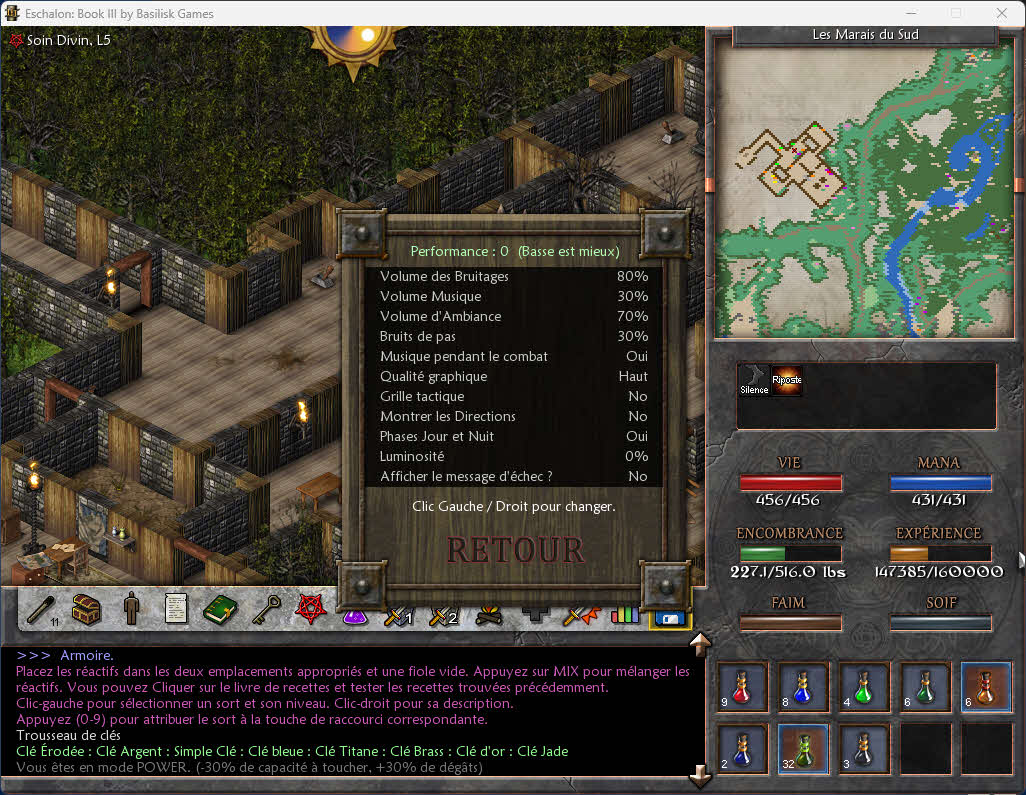Toggle Musique pendant le combat
Screen dimensions: 1026x795
514,356
